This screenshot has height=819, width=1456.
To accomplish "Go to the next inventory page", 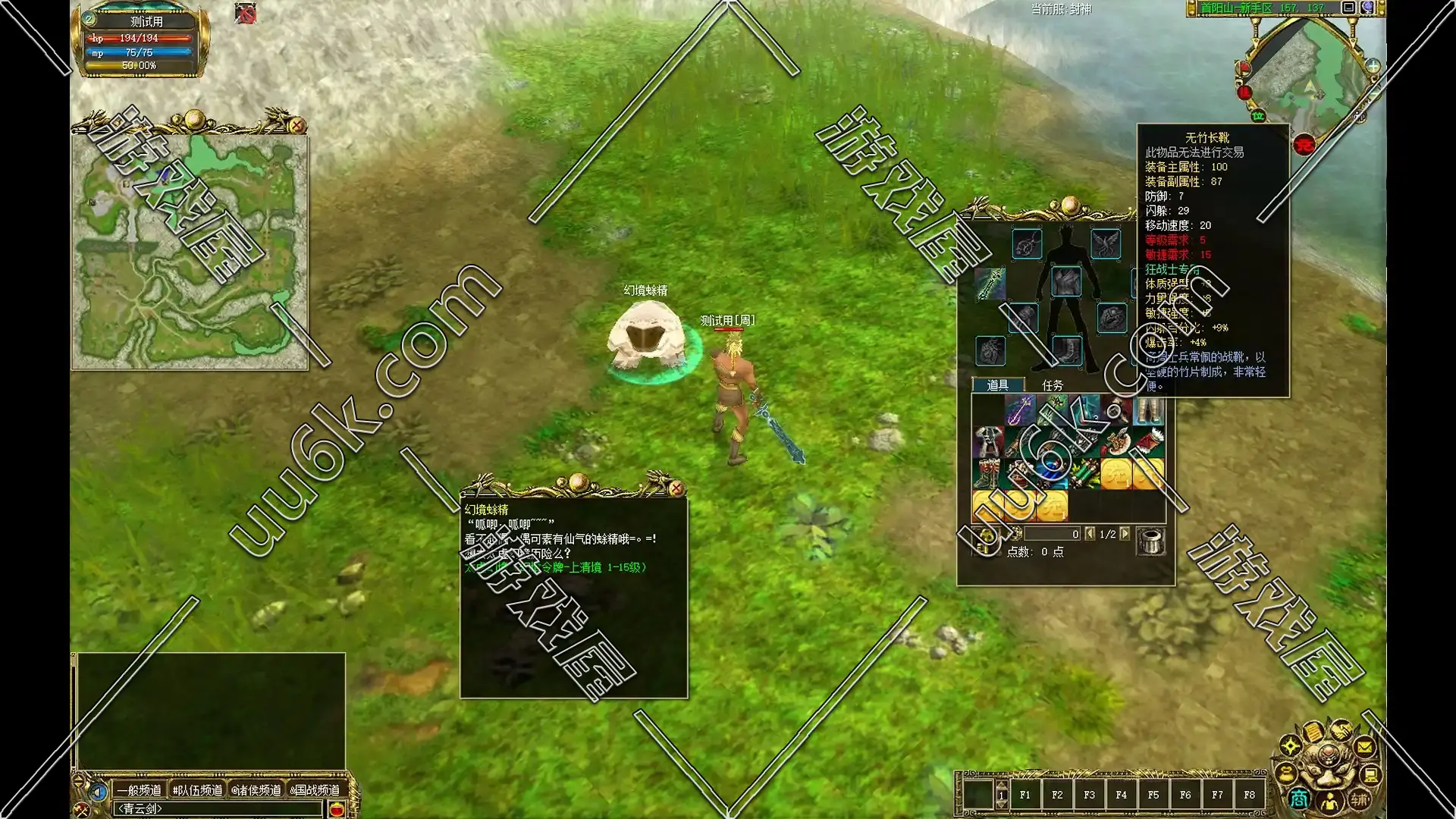I will (x=1125, y=534).
